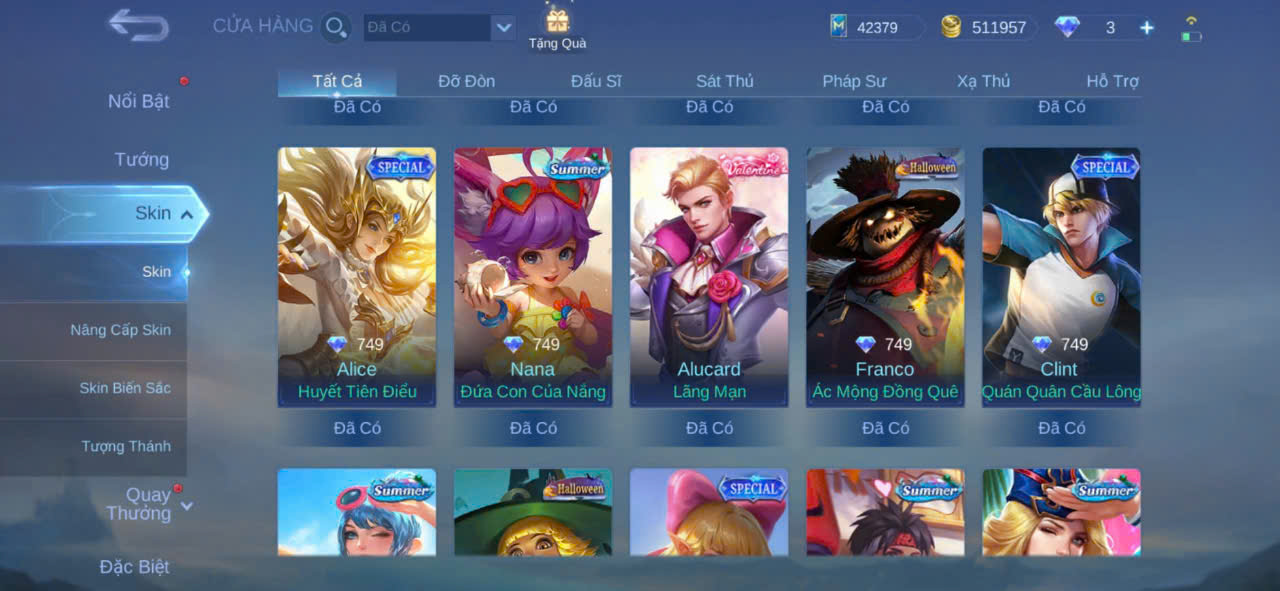This screenshot has height=591, width=1280.
Task: Switch to the Đỡ Đòn tab
Action: 466,81
